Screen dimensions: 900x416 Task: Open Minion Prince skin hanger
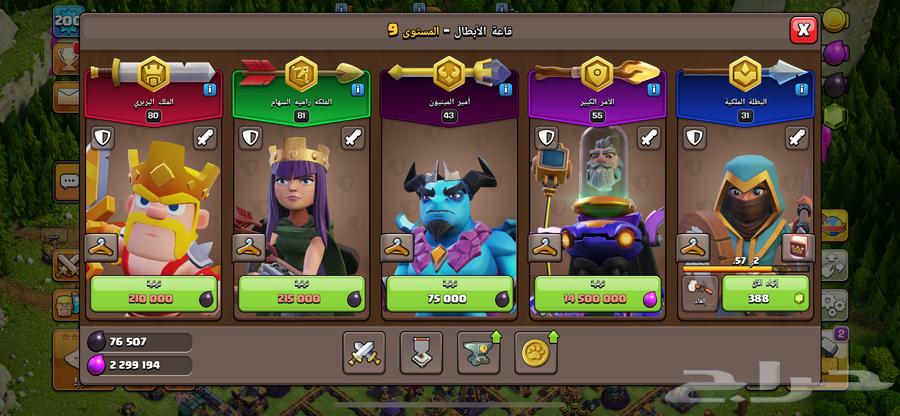coord(397,246)
